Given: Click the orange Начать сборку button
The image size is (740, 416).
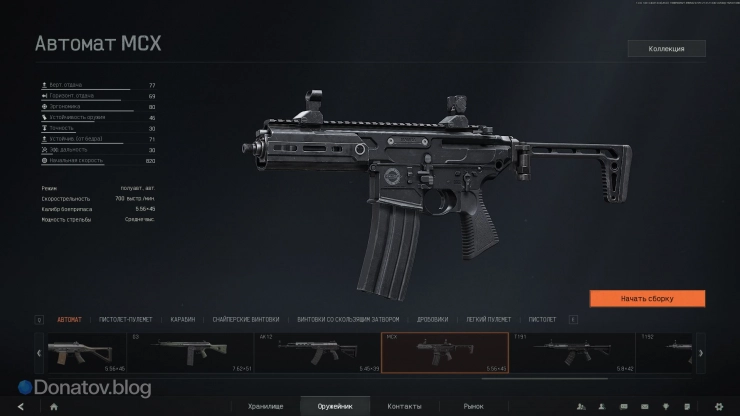Looking at the screenshot, I should point(647,298).
